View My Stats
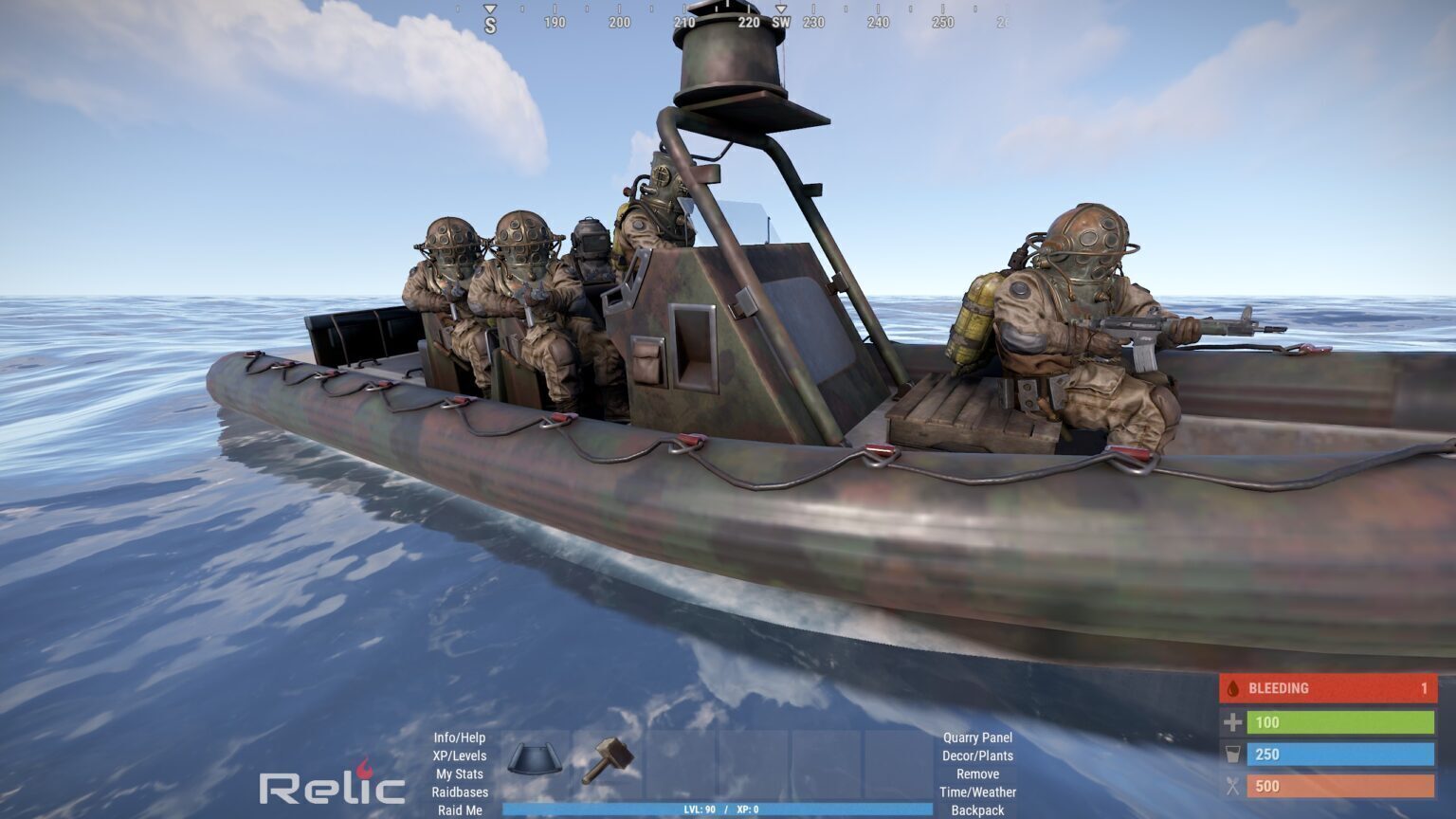Screen dimensions: 1456x819 click(459, 773)
